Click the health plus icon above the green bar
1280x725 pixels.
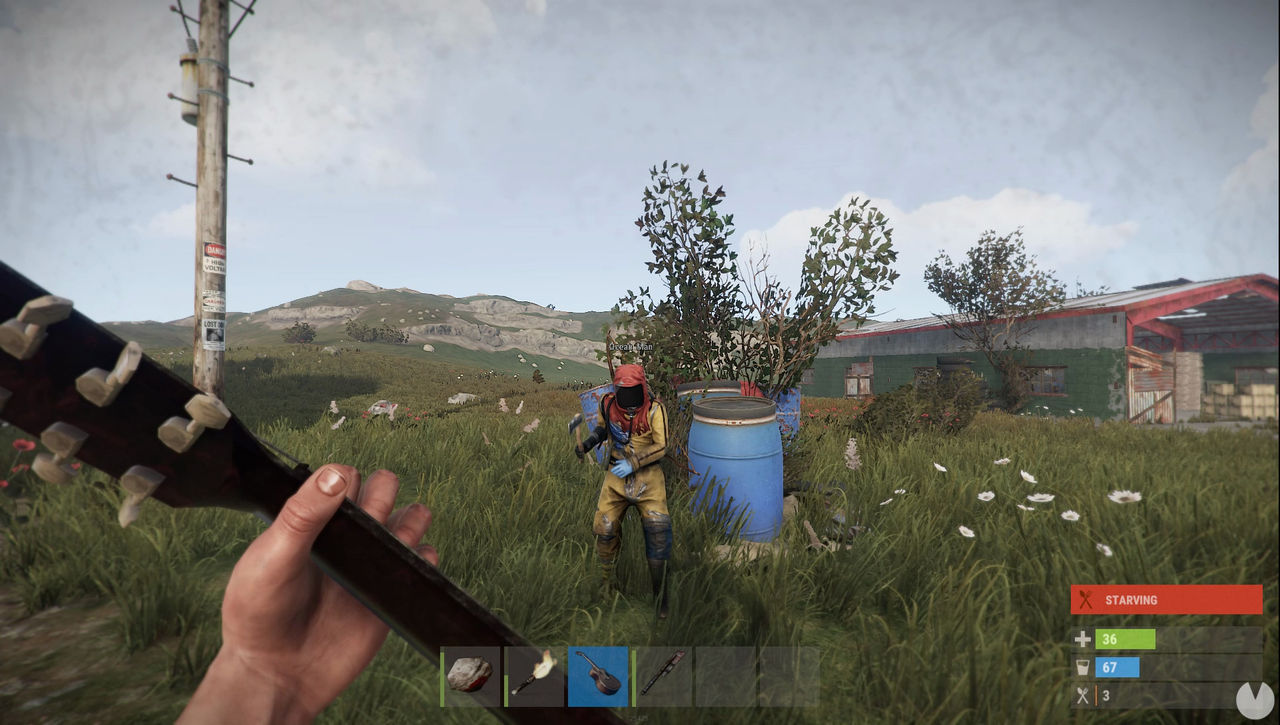1083,639
